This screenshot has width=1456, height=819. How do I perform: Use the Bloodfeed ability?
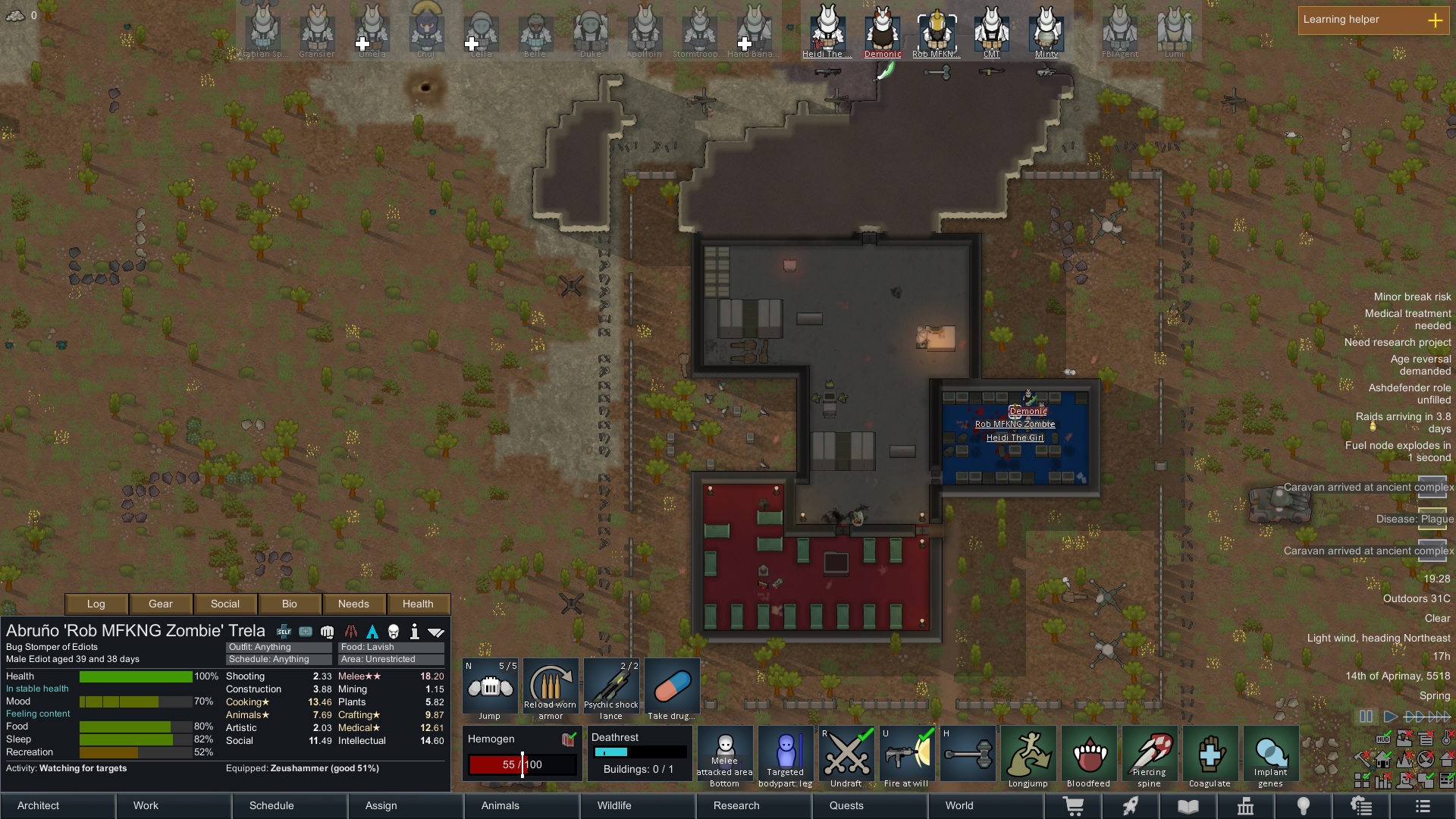tap(1089, 755)
